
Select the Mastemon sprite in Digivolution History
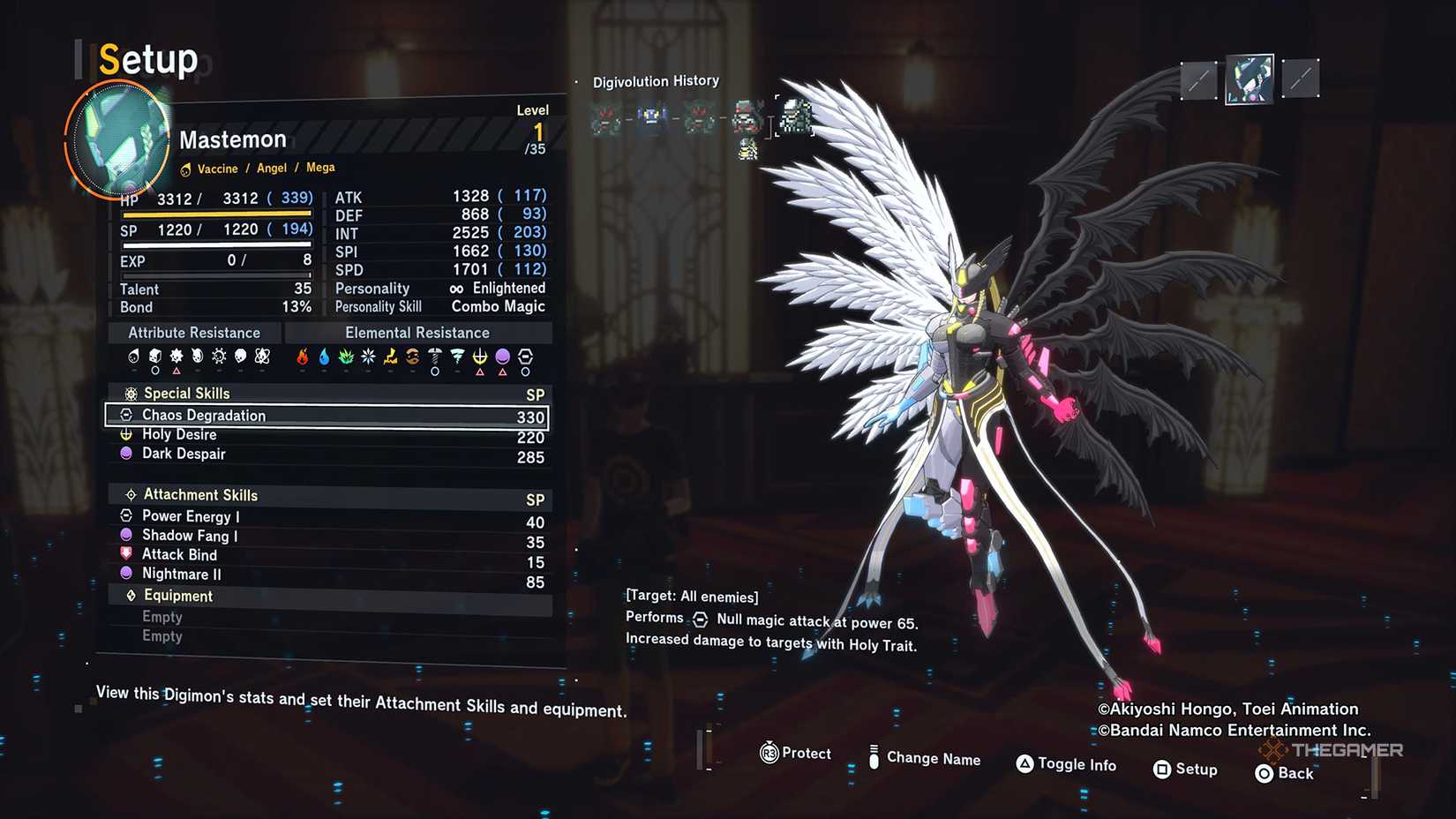795,116
